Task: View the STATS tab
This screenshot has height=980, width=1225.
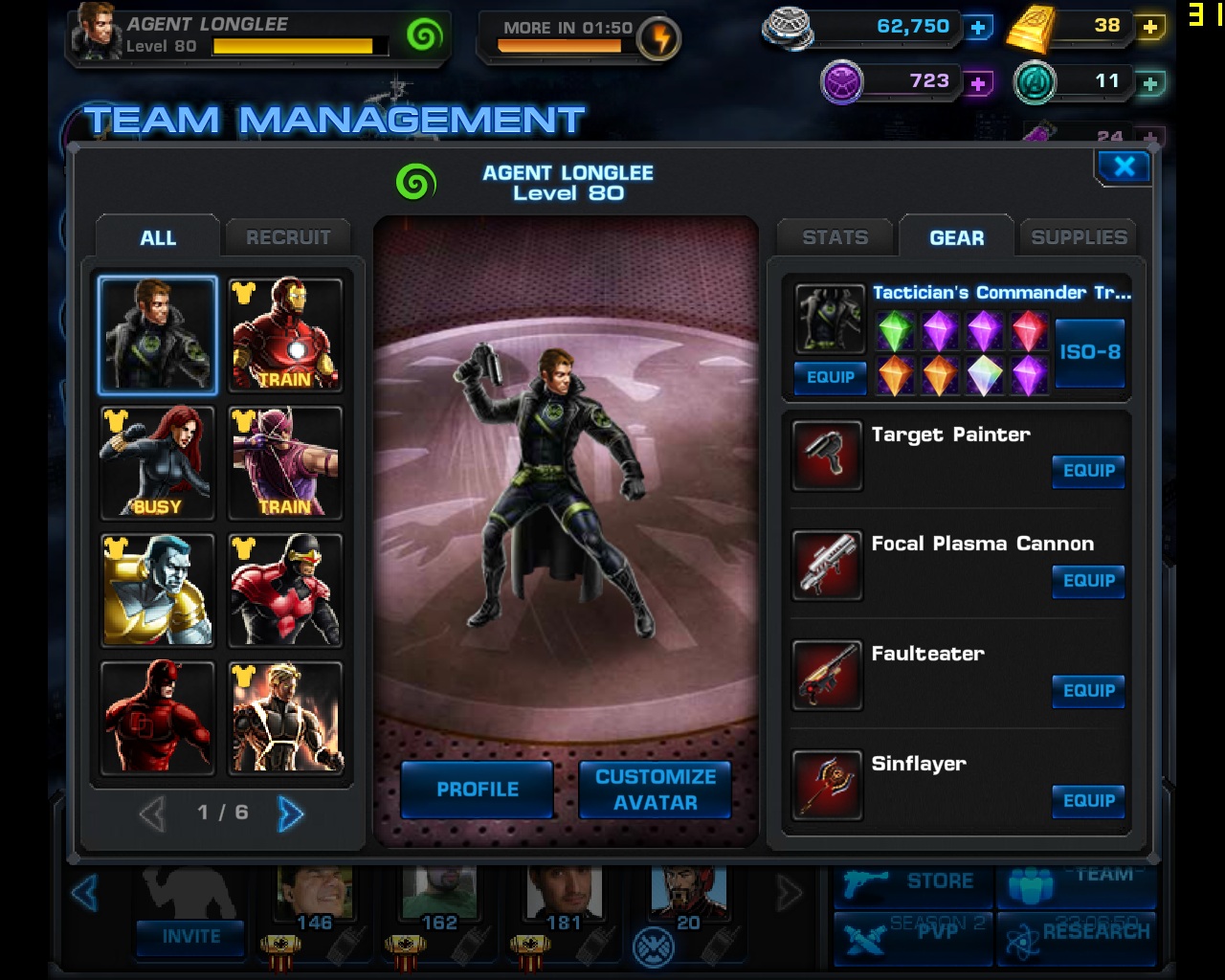Action: (834, 236)
